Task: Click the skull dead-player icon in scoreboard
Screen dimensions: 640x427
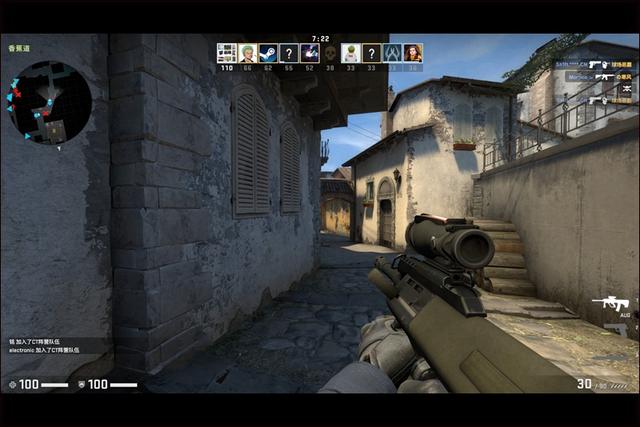Action: [x=330, y=53]
